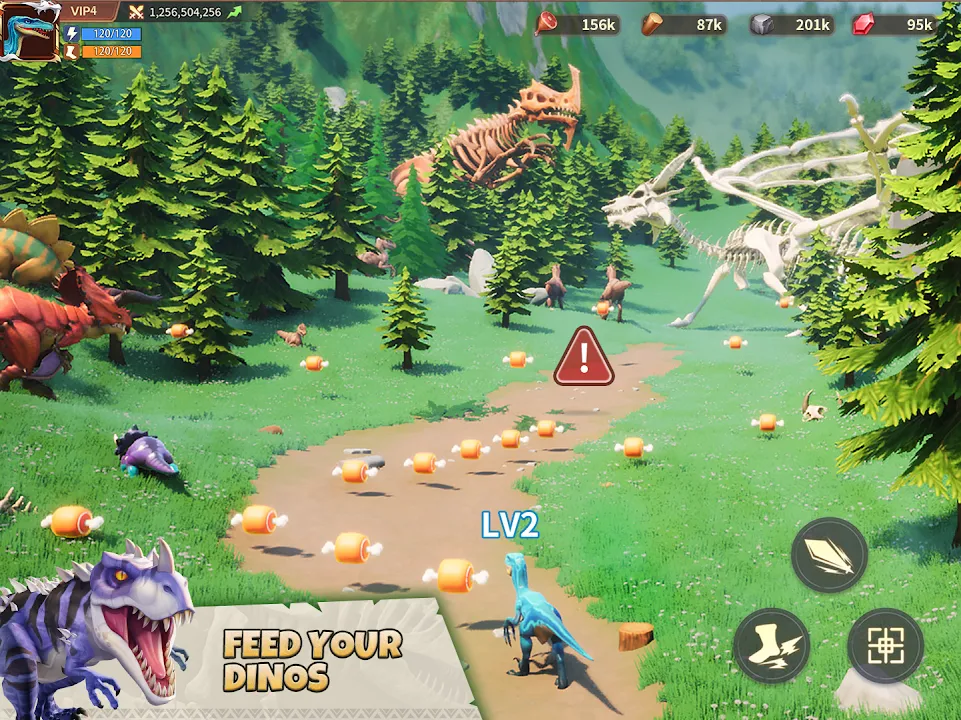This screenshot has width=961, height=720.
Task: Open the red gem currency
Action: point(893,23)
